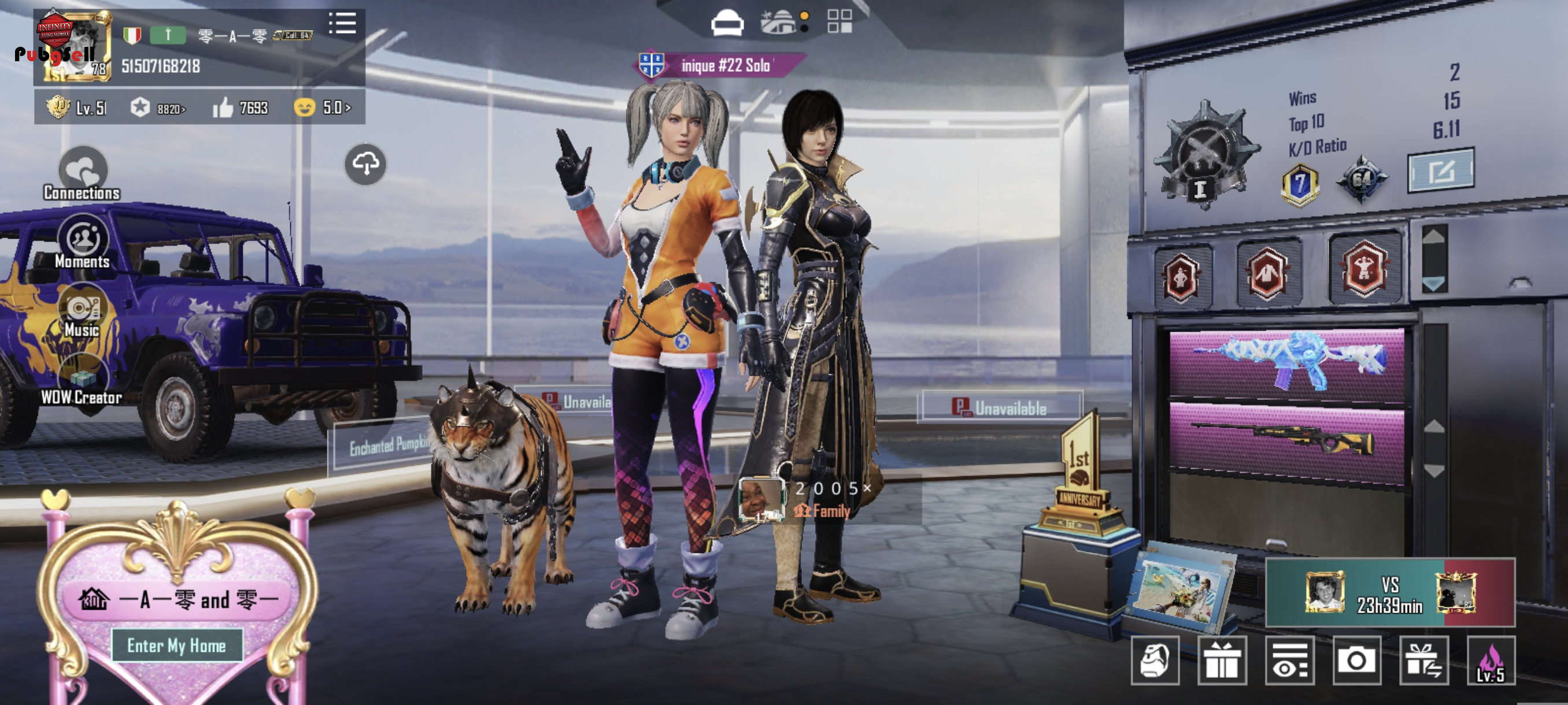1568x705 pixels.
Task: Open the gift box button
Action: click(1222, 661)
